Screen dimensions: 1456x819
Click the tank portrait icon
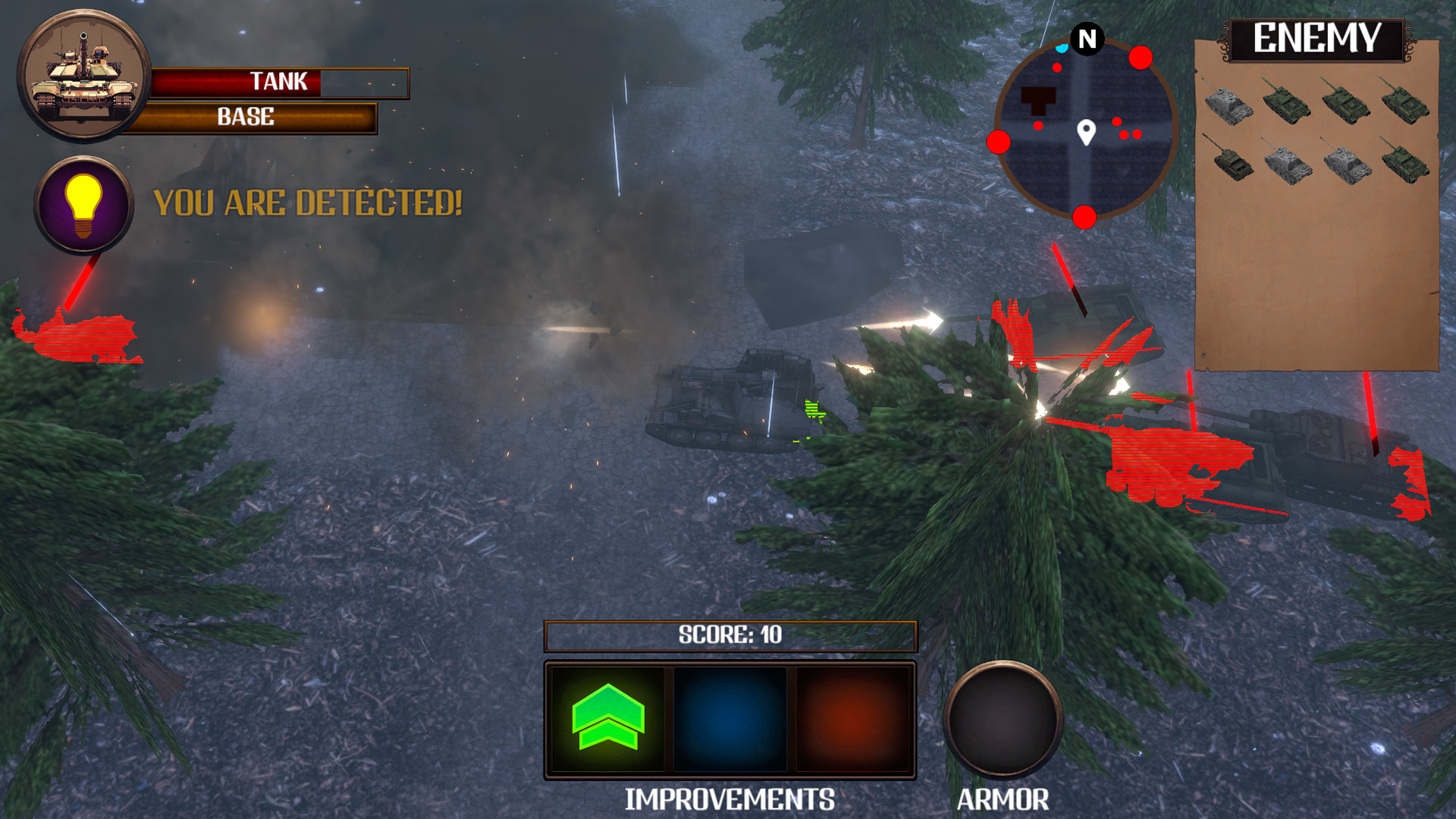[83, 76]
